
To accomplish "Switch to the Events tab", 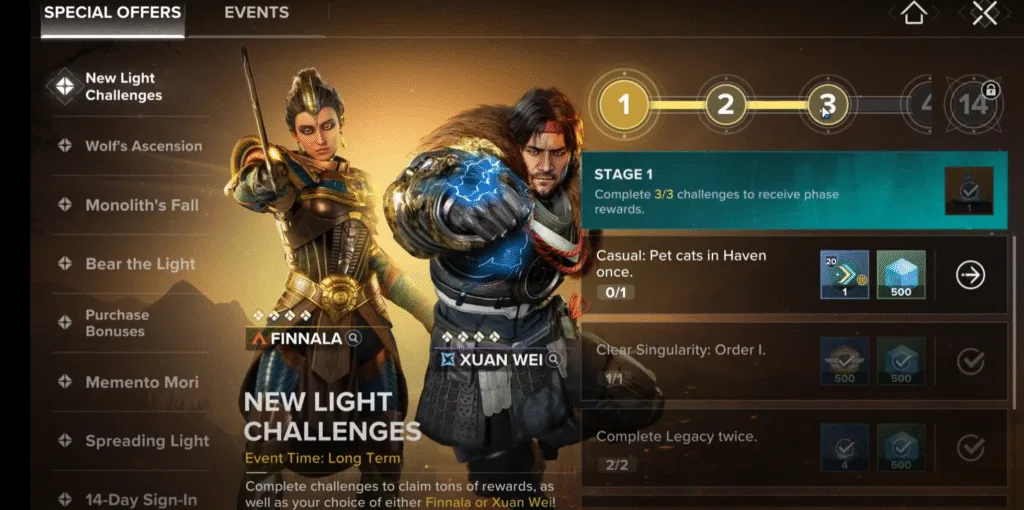I will (x=256, y=13).
